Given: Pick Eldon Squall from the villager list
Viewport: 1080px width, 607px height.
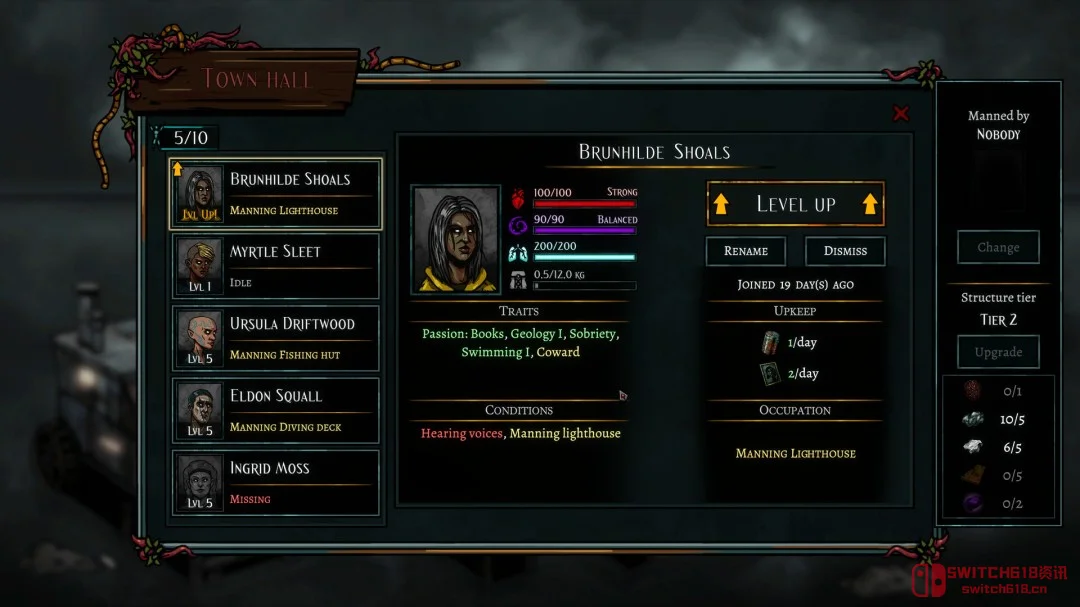Looking at the screenshot, I should 276,410.
